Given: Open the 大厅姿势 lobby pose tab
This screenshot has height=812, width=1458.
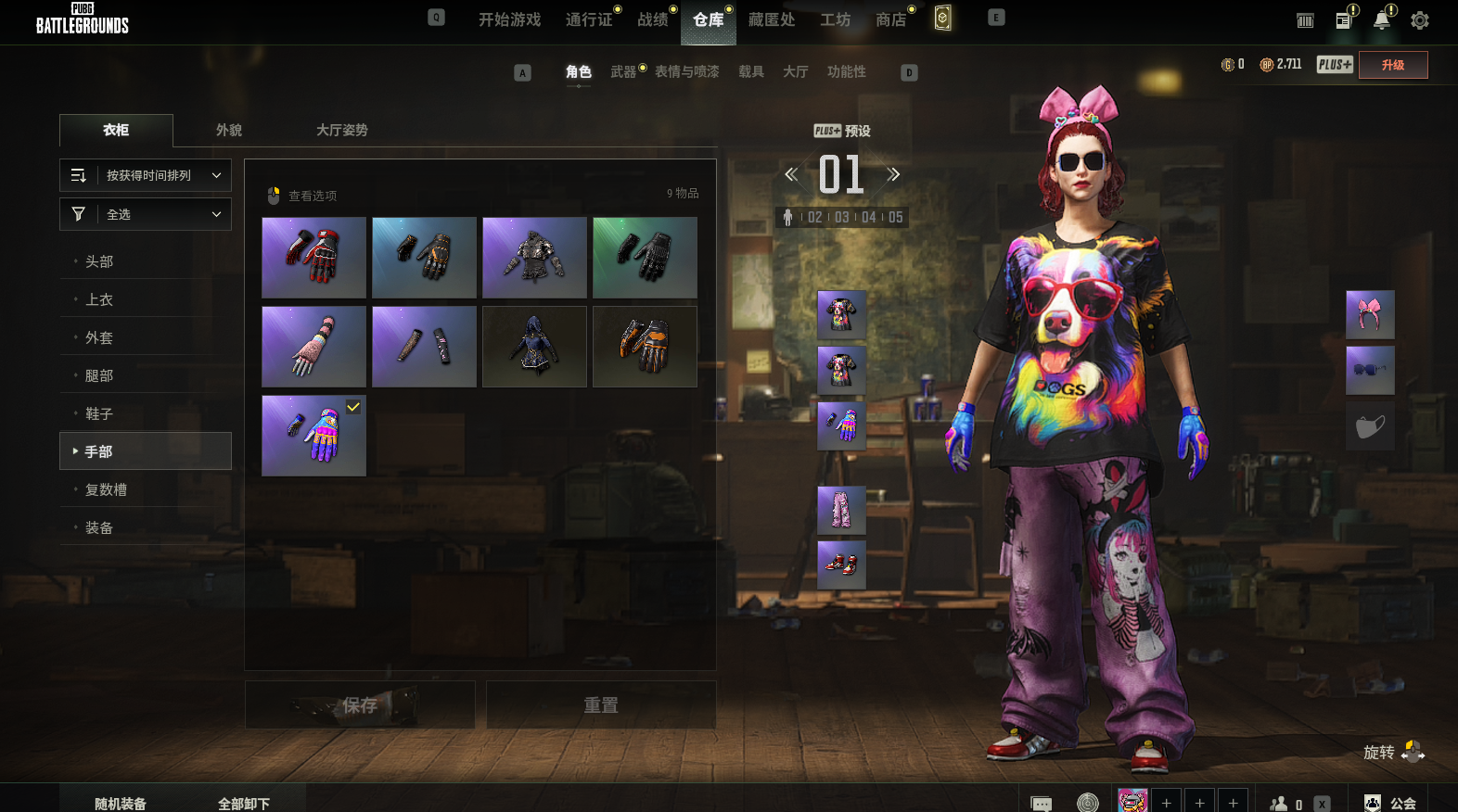Looking at the screenshot, I should click(x=341, y=130).
